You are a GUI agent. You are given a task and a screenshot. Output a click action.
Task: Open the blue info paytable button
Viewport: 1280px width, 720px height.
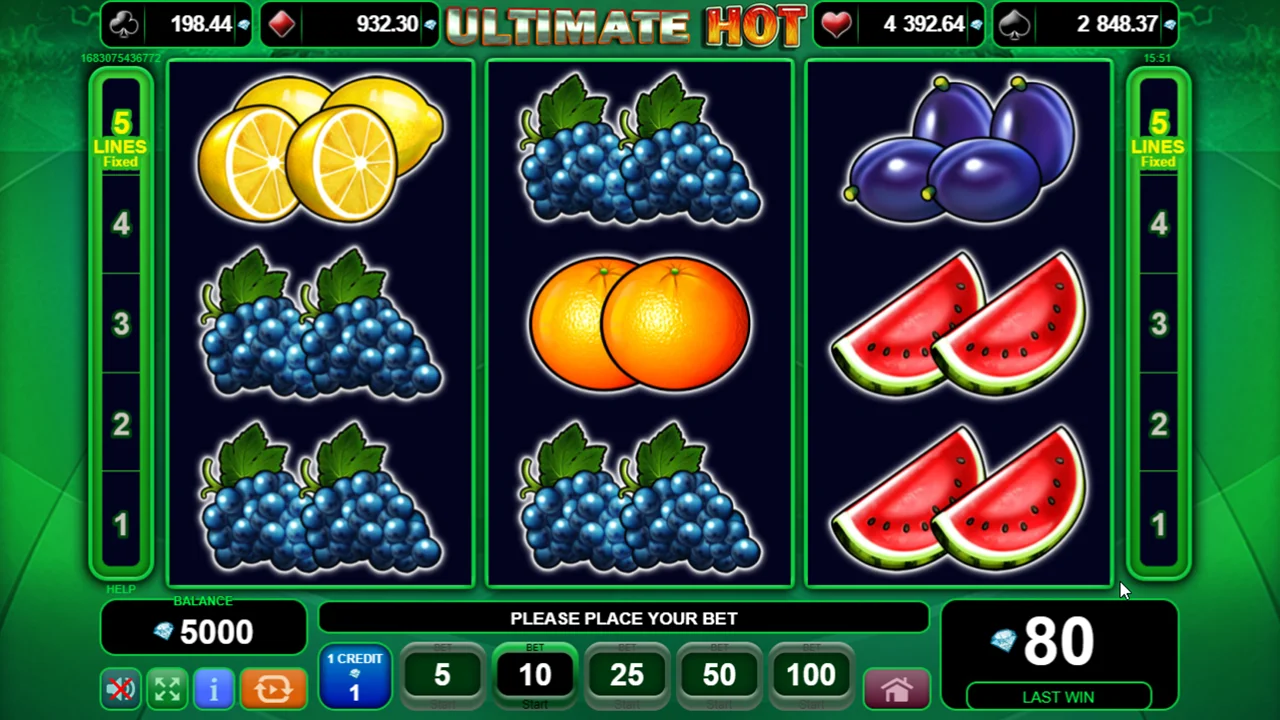point(213,689)
